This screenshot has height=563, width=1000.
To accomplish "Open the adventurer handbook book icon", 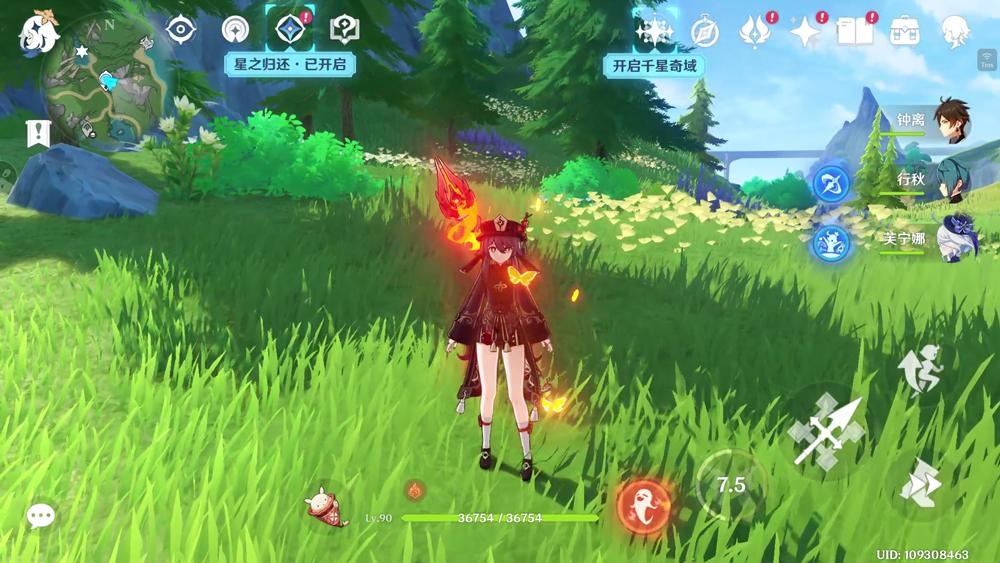I will point(853,31).
